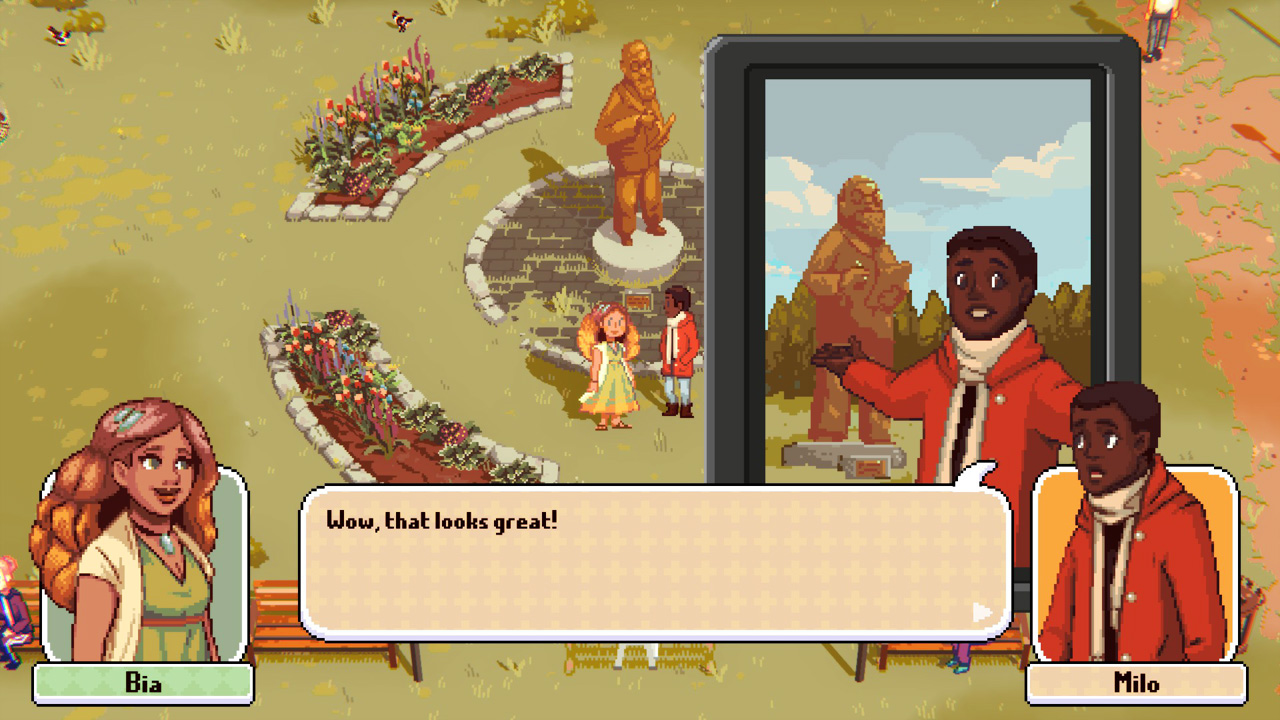Select the dialogue text 'Wow, that looks great!'
The image size is (1280, 720).
[443, 519]
